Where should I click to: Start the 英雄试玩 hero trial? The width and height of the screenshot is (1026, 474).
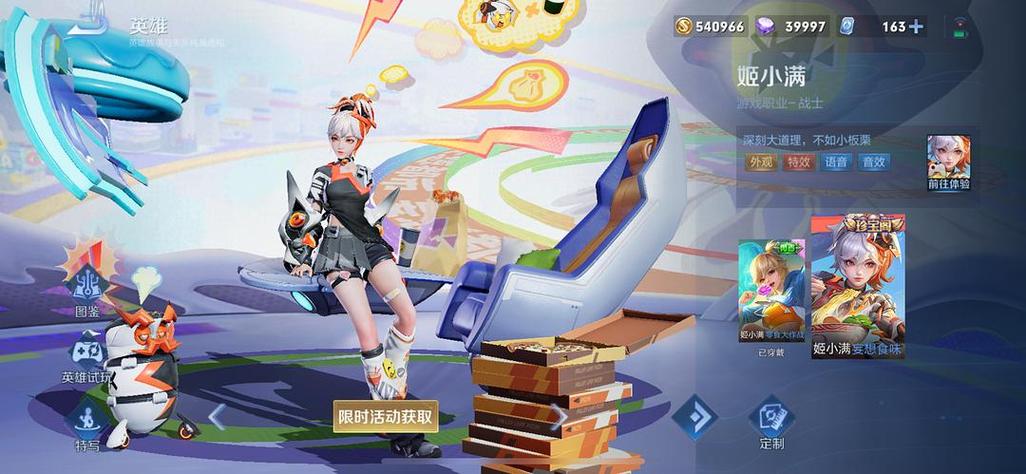click(89, 355)
